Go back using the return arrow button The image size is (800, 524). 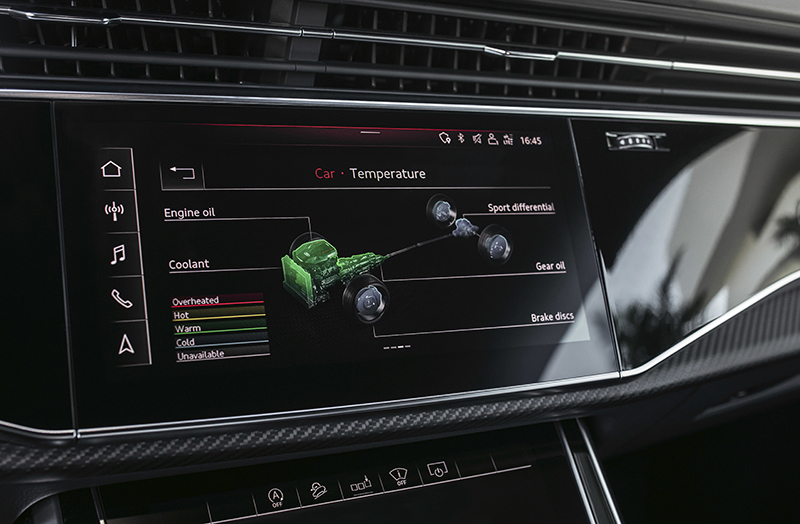click(x=182, y=173)
